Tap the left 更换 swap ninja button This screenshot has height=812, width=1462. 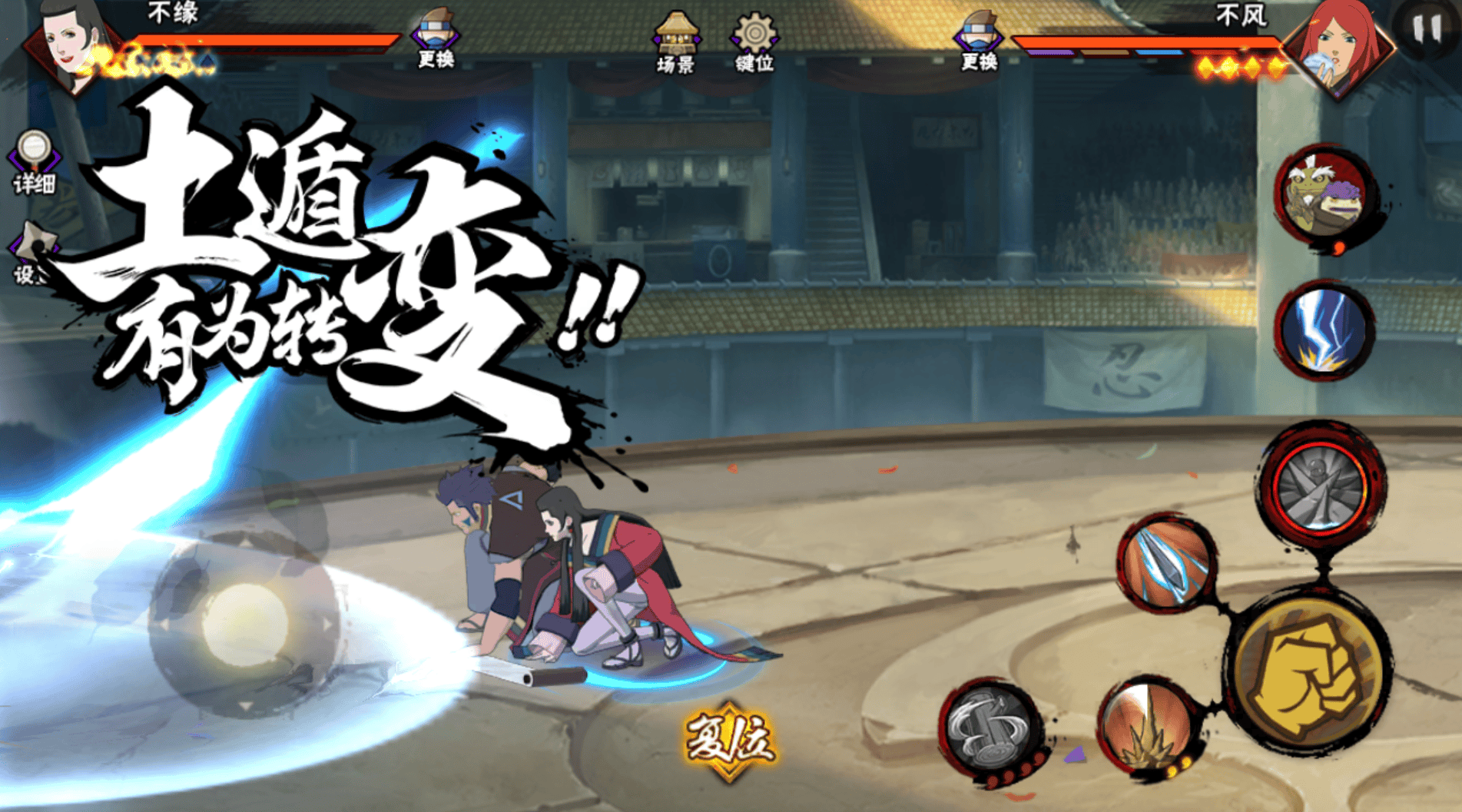point(436,38)
